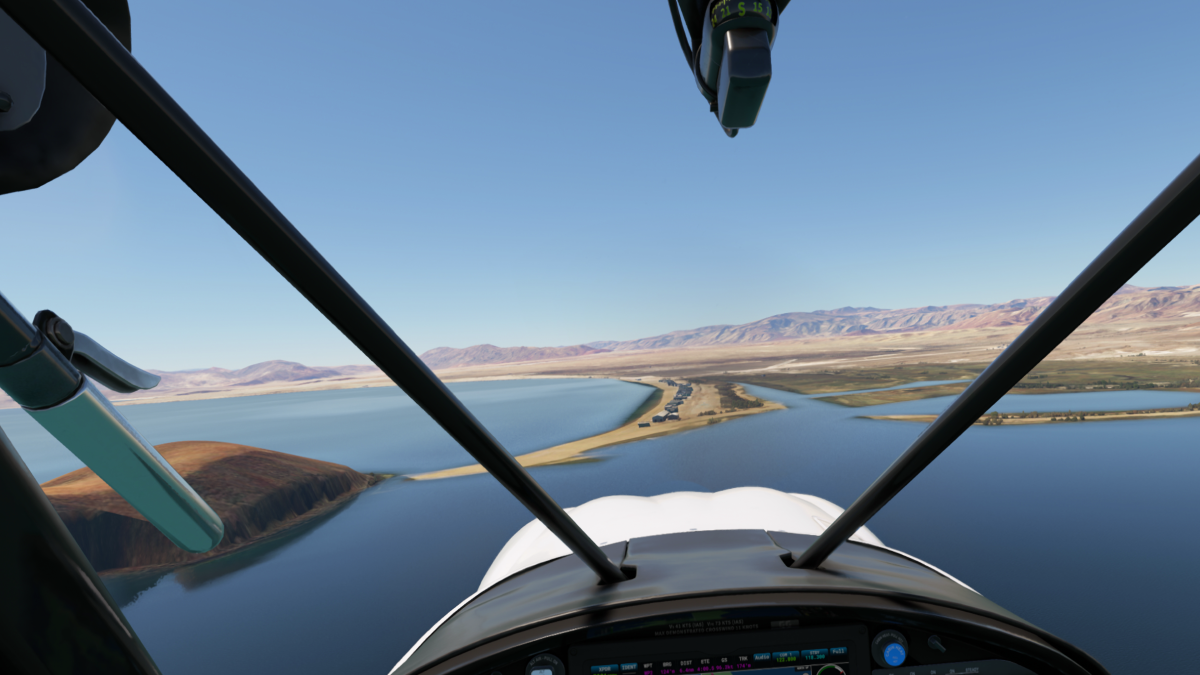The height and width of the screenshot is (675, 1200).
Task: Tap the Full button on the avionics display
Action: [x=838, y=652]
